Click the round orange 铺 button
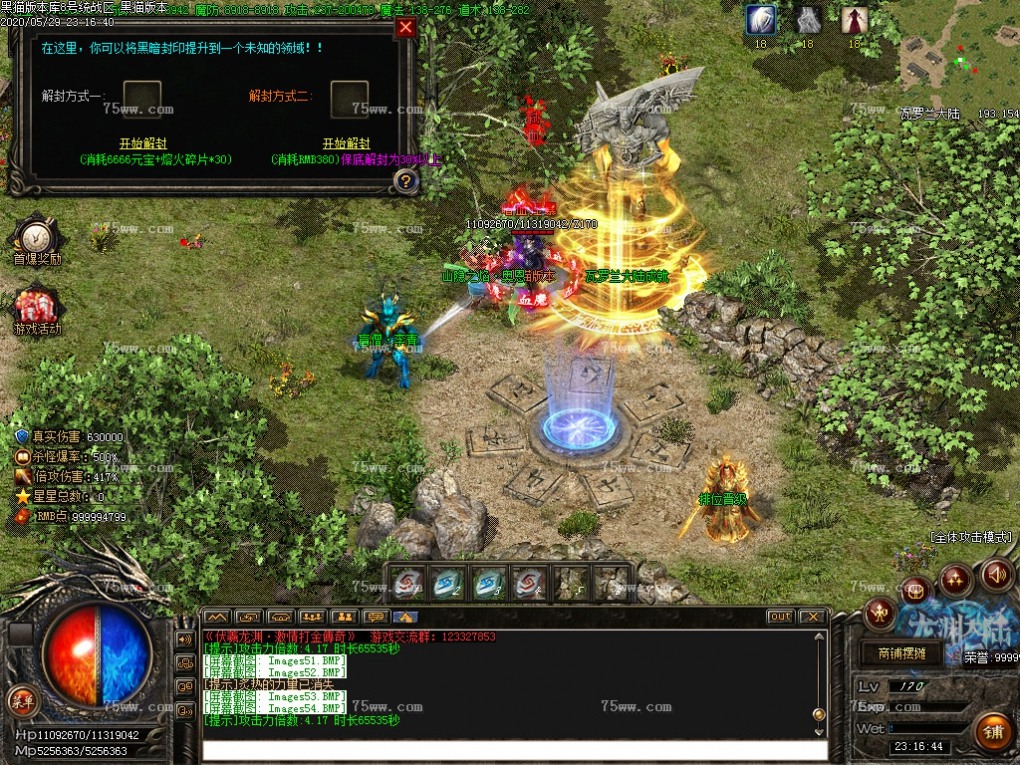Screen dimensions: 1020x765 pyautogui.click(x=992, y=732)
